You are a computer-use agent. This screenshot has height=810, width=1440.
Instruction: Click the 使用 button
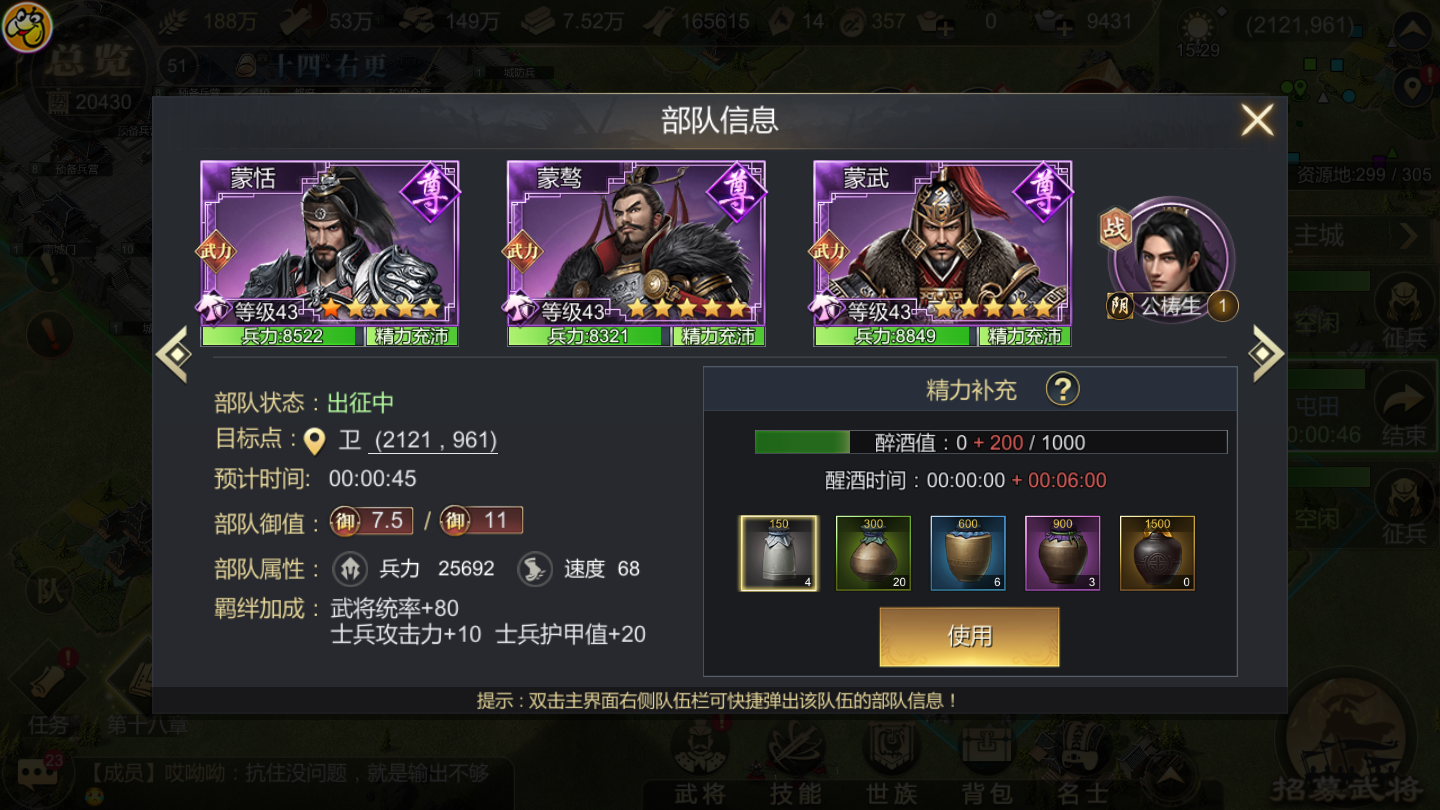pos(969,636)
